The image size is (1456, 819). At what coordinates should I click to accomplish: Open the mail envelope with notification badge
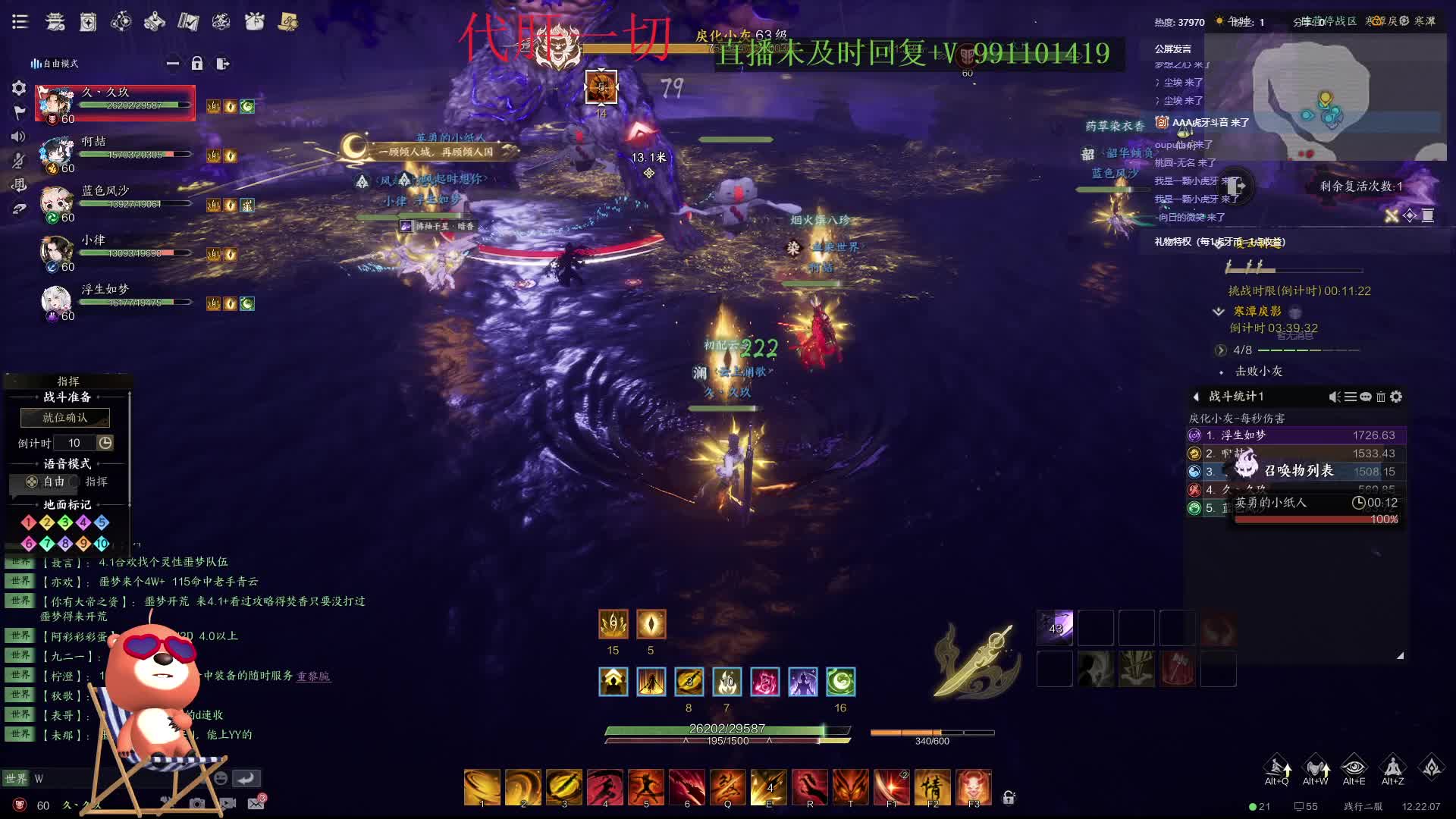tap(256, 803)
